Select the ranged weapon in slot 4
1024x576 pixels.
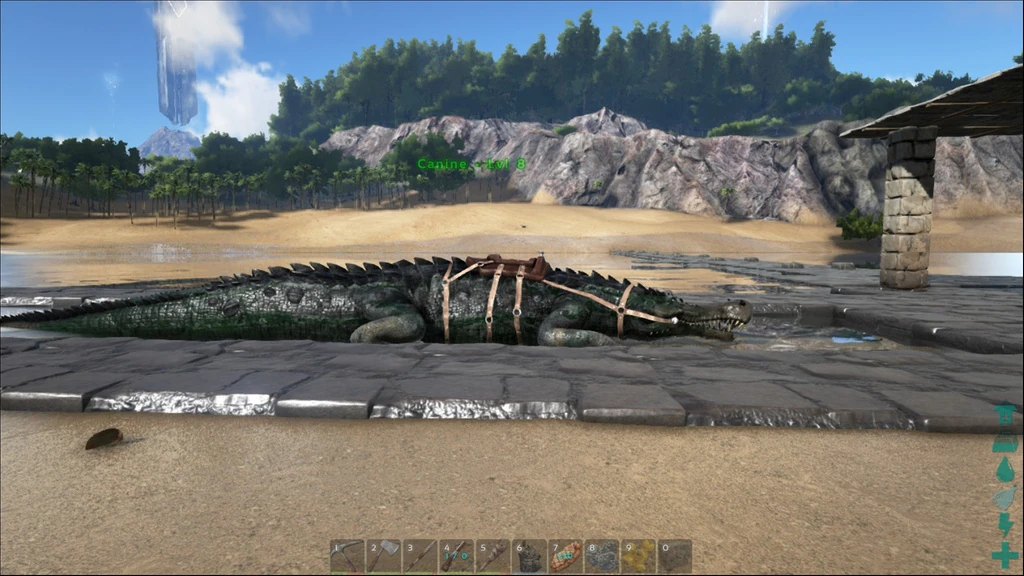coord(456,557)
